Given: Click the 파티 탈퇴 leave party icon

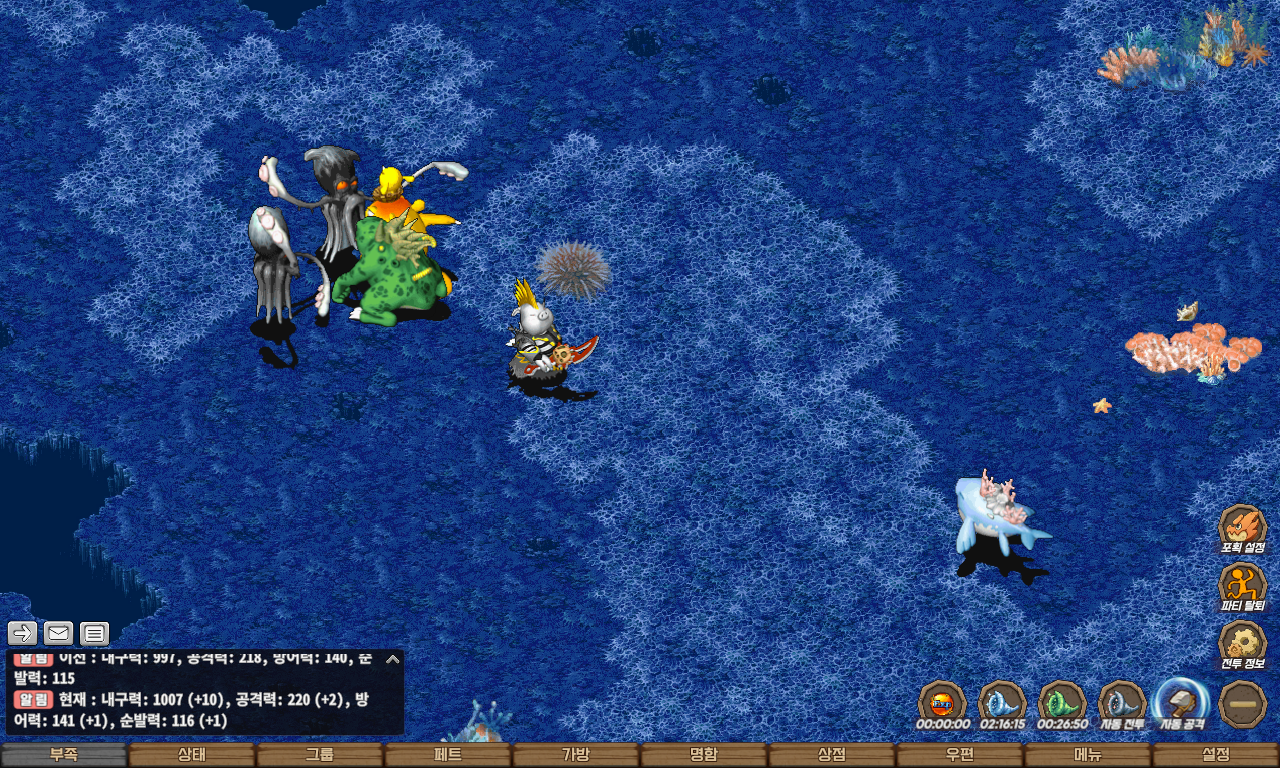Looking at the screenshot, I should point(1243,585).
